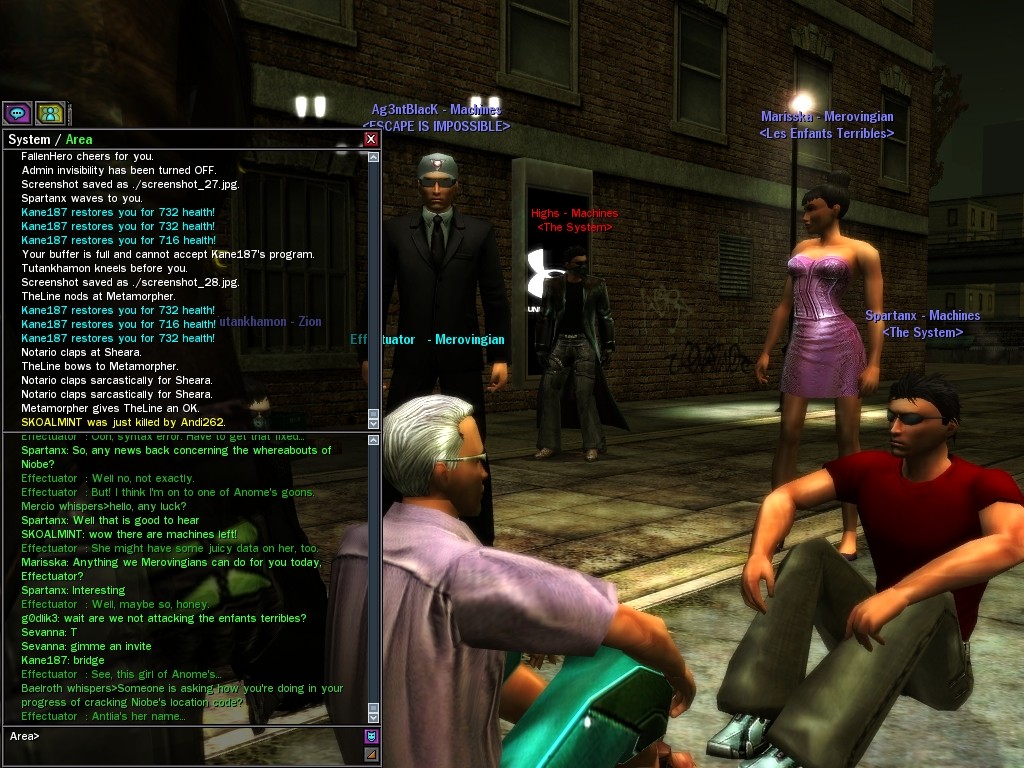Click the area chat scroll-down arrow

point(374,717)
